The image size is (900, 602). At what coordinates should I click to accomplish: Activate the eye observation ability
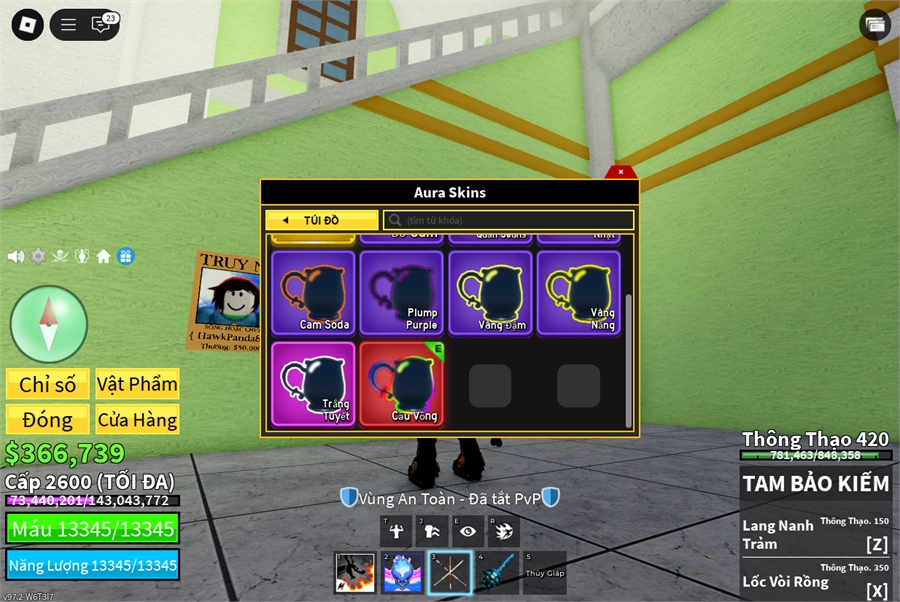467,531
